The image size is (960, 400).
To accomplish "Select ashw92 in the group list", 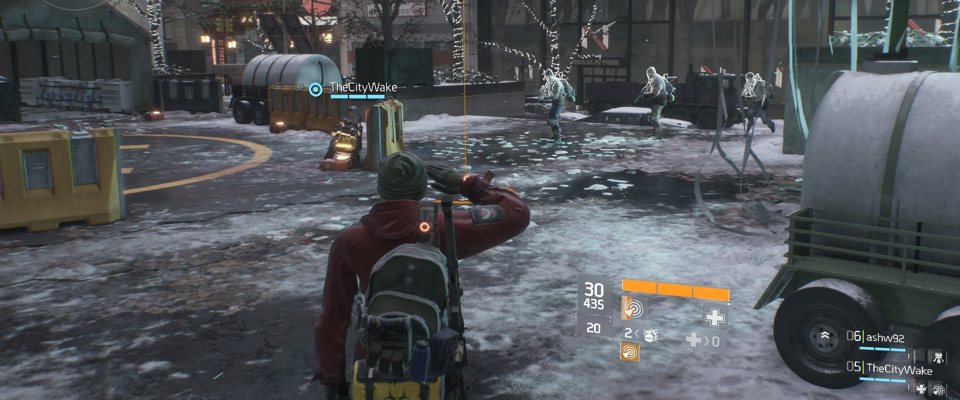I will (x=885, y=338).
